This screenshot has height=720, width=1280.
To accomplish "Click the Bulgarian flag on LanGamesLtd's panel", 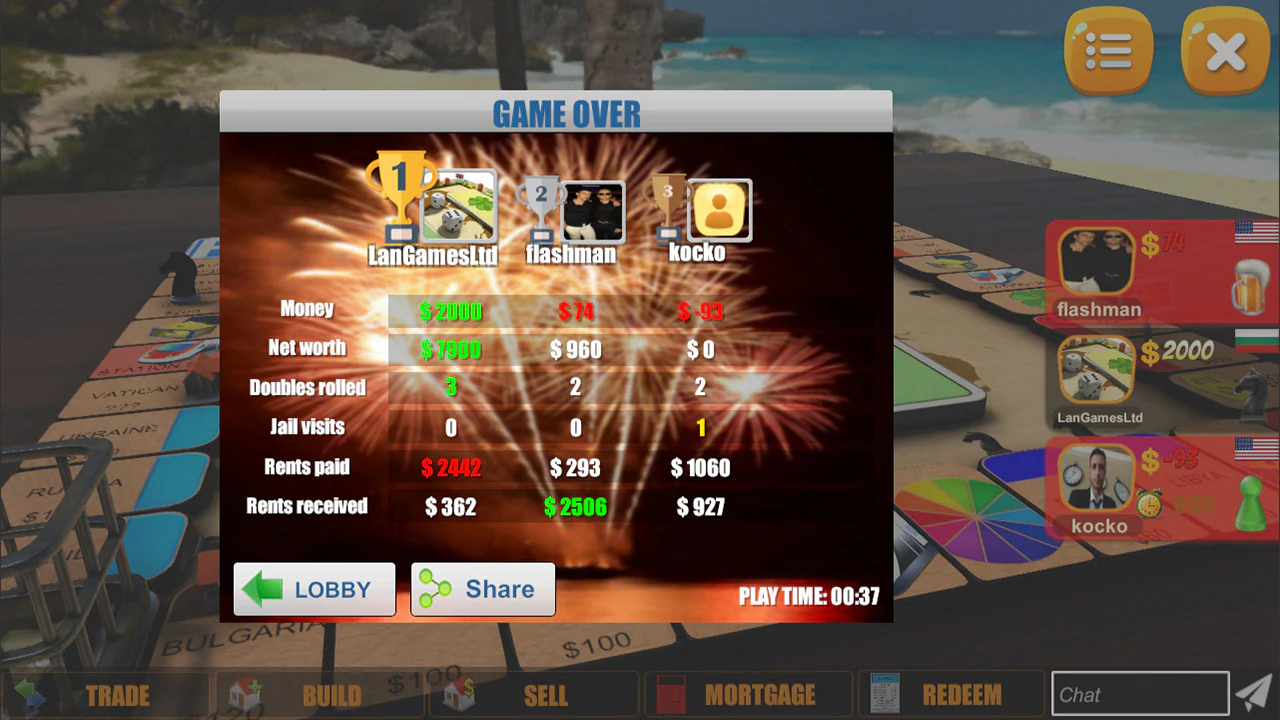I will tap(1258, 338).
